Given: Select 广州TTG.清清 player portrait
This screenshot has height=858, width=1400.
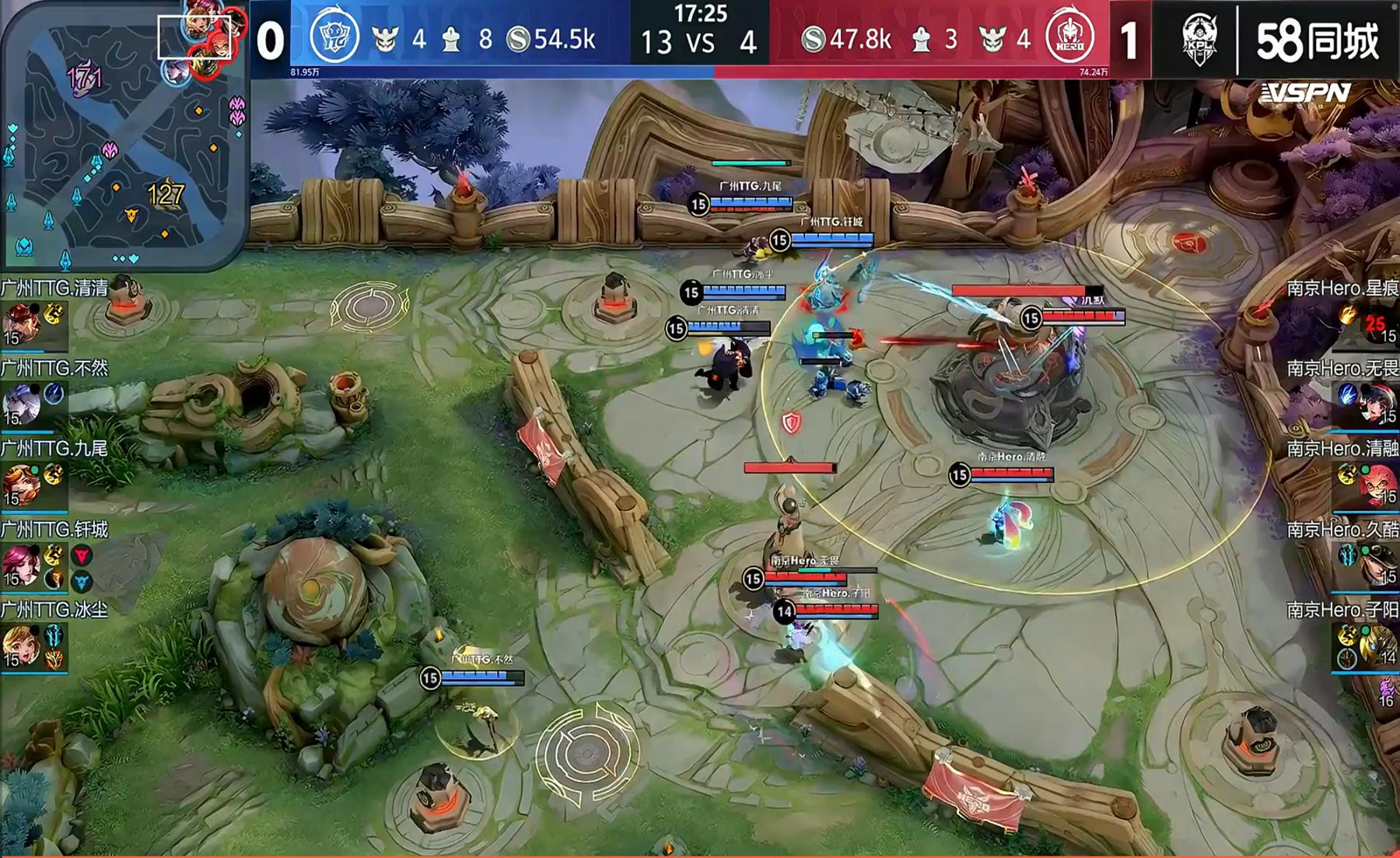Looking at the screenshot, I should pos(20,324).
